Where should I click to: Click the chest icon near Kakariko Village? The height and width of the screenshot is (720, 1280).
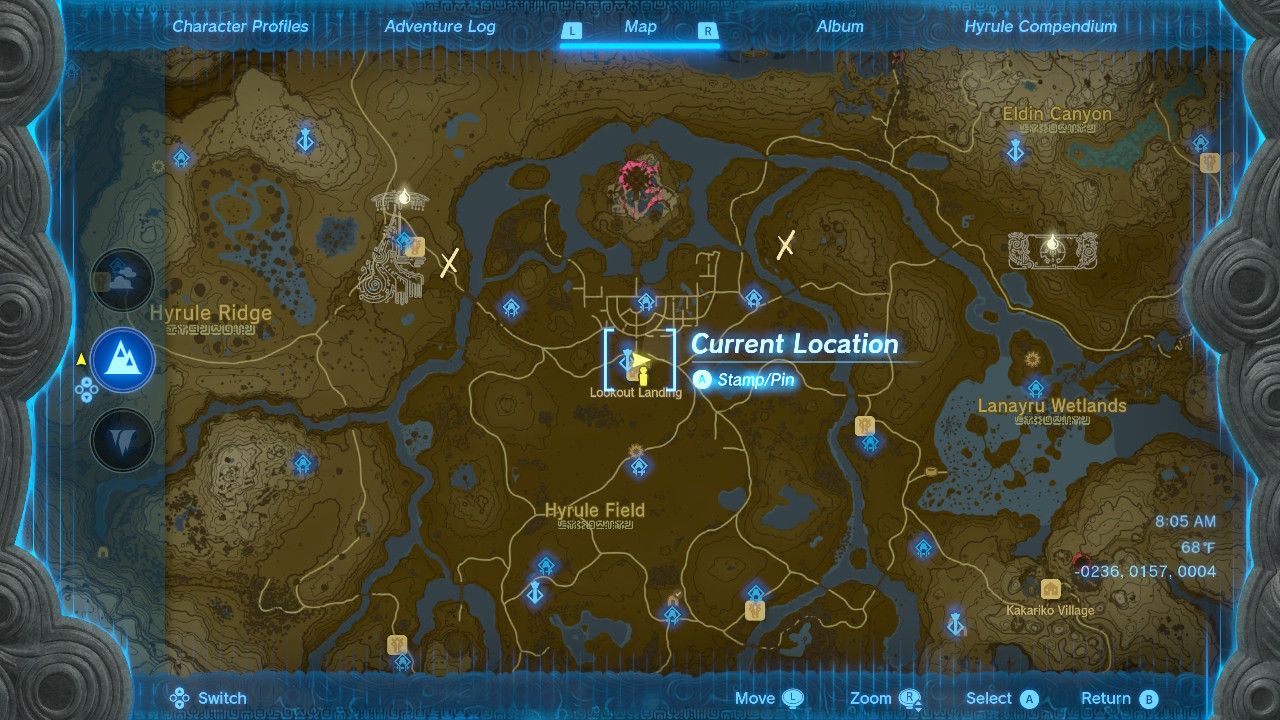pyautogui.click(x=1050, y=590)
